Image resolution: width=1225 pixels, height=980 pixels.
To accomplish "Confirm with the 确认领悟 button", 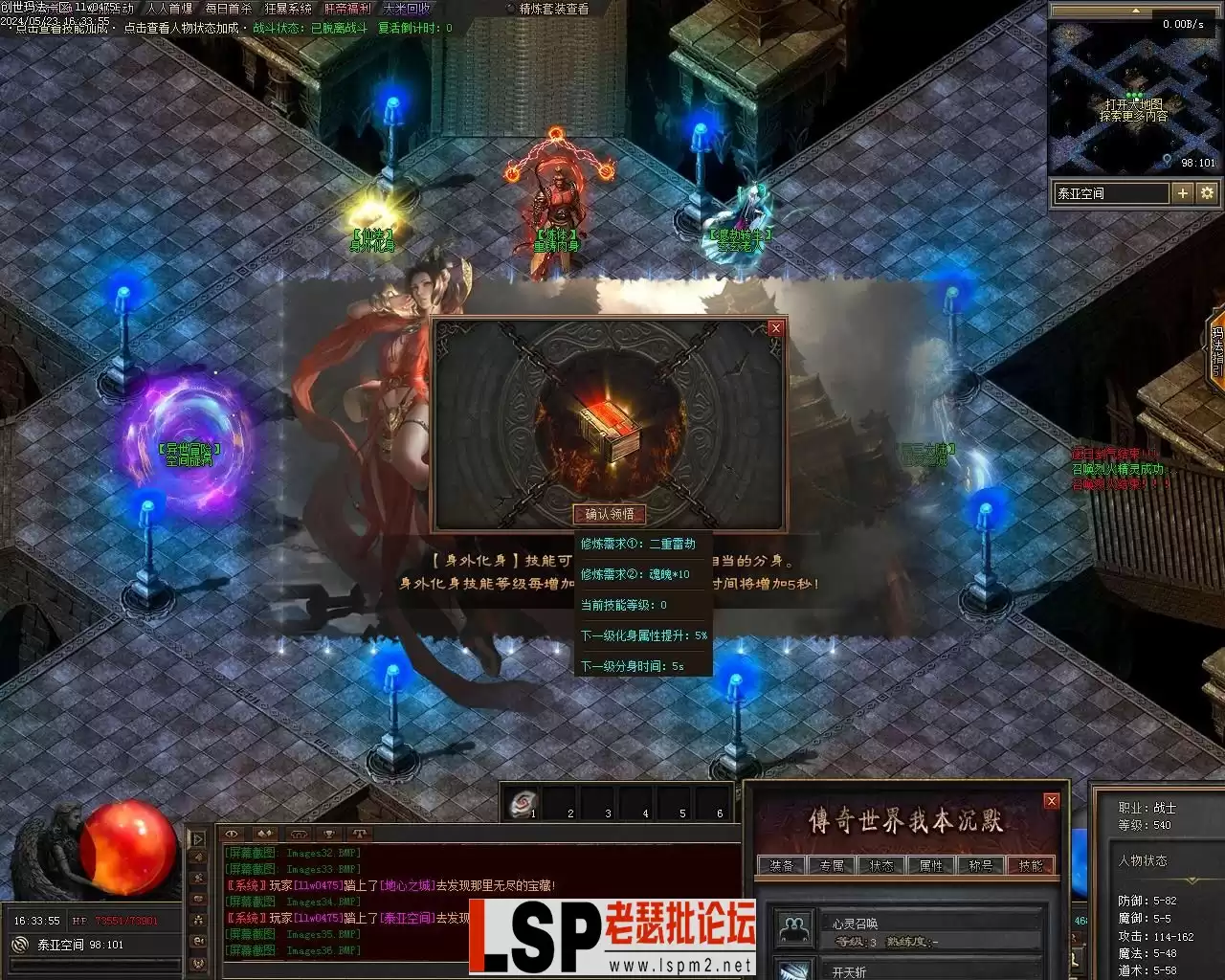I will 609,514.
